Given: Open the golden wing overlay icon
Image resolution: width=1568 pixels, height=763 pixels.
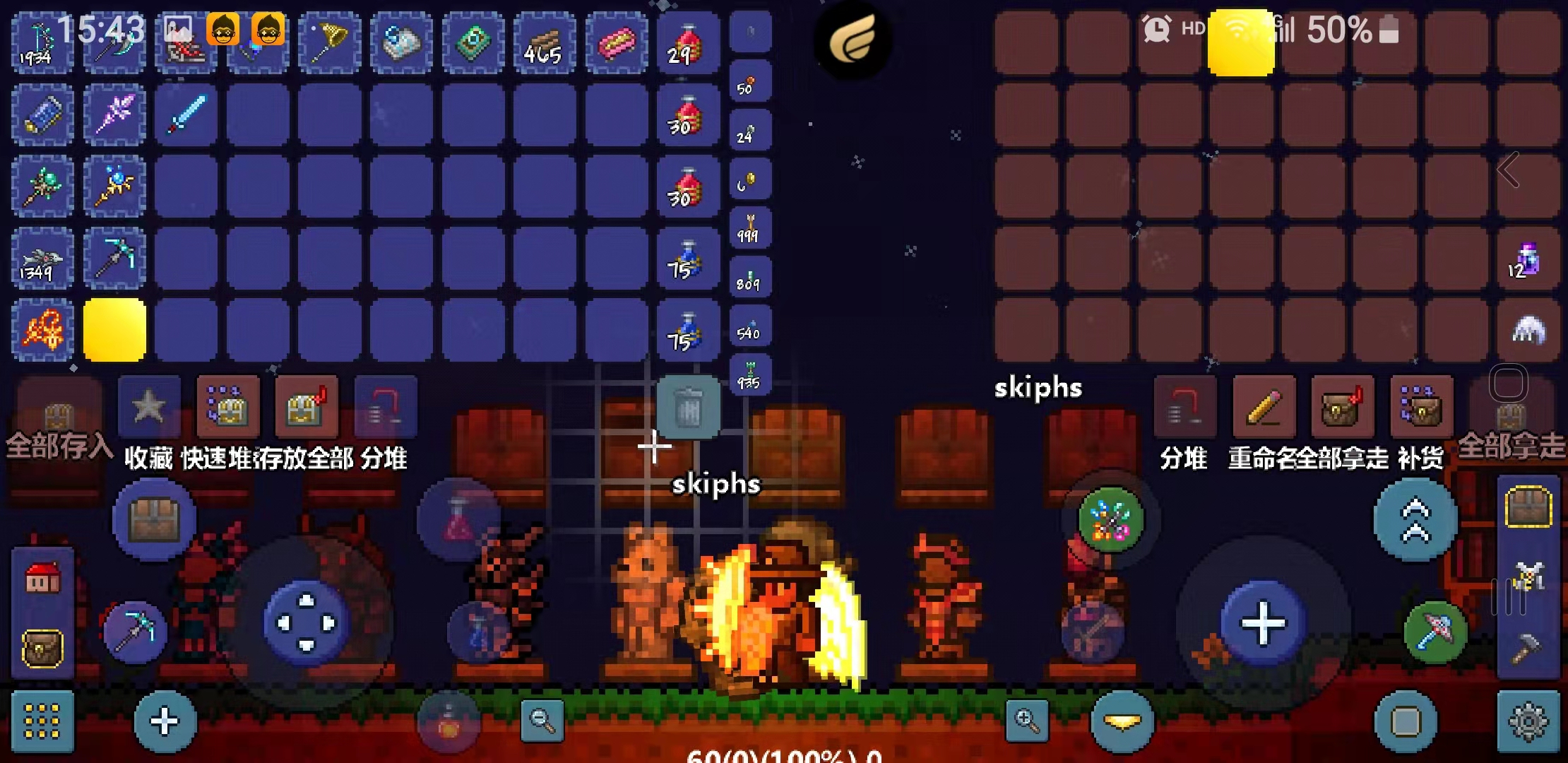Looking at the screenshot, I should [x=853, y=40].
